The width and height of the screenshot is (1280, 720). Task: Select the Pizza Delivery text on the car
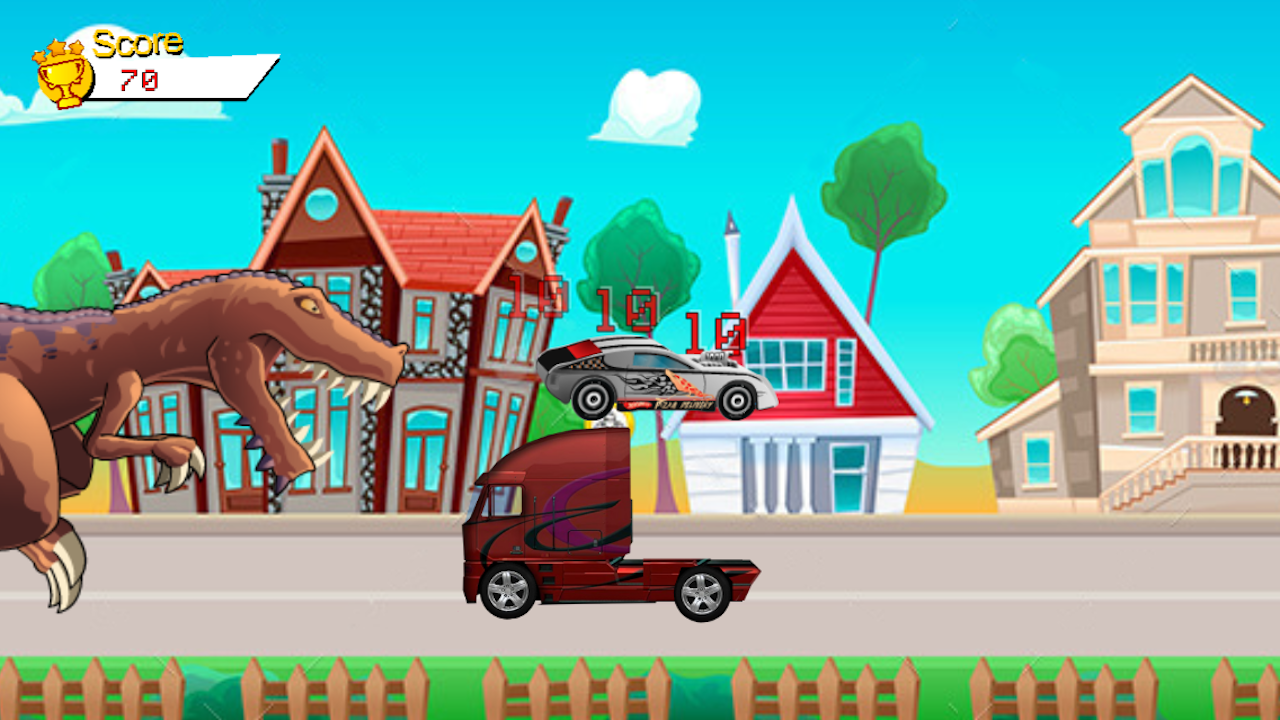click(x=682, y=404)
